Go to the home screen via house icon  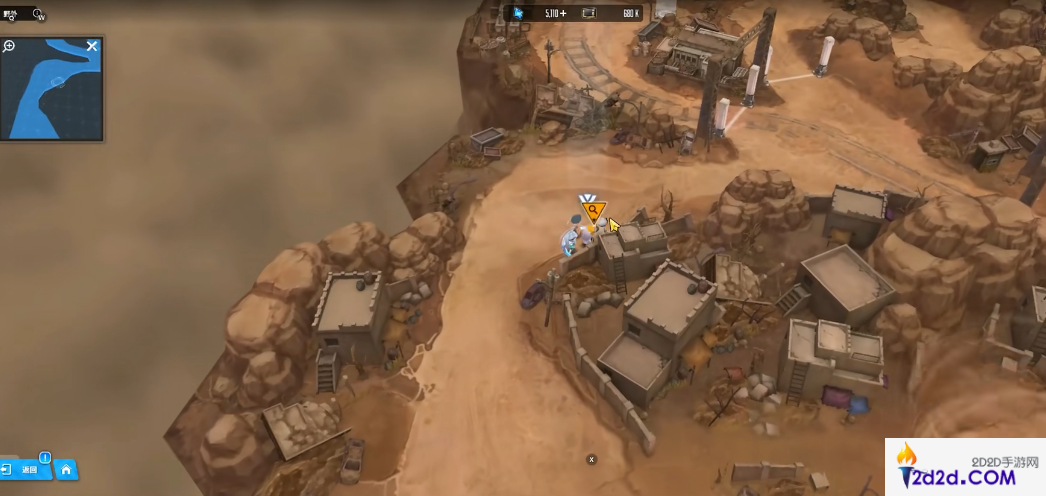click(66, 469)
